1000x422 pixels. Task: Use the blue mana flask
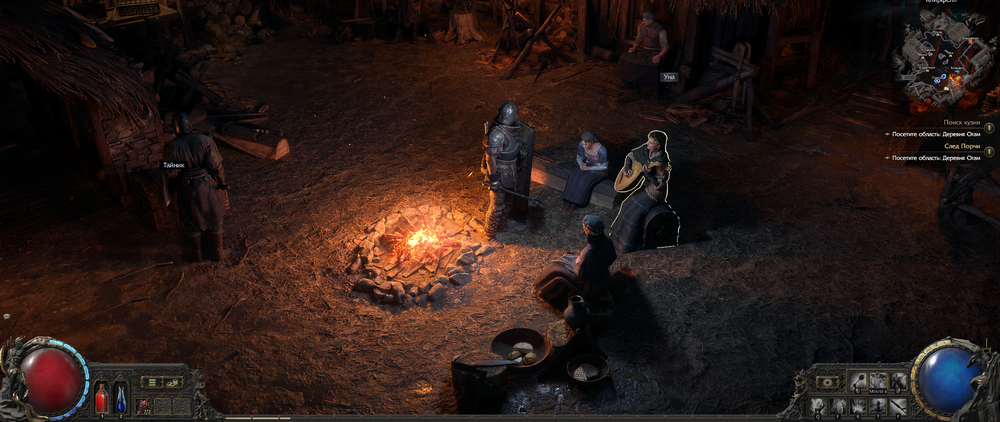pyautogui.click(x=120, y=398)
